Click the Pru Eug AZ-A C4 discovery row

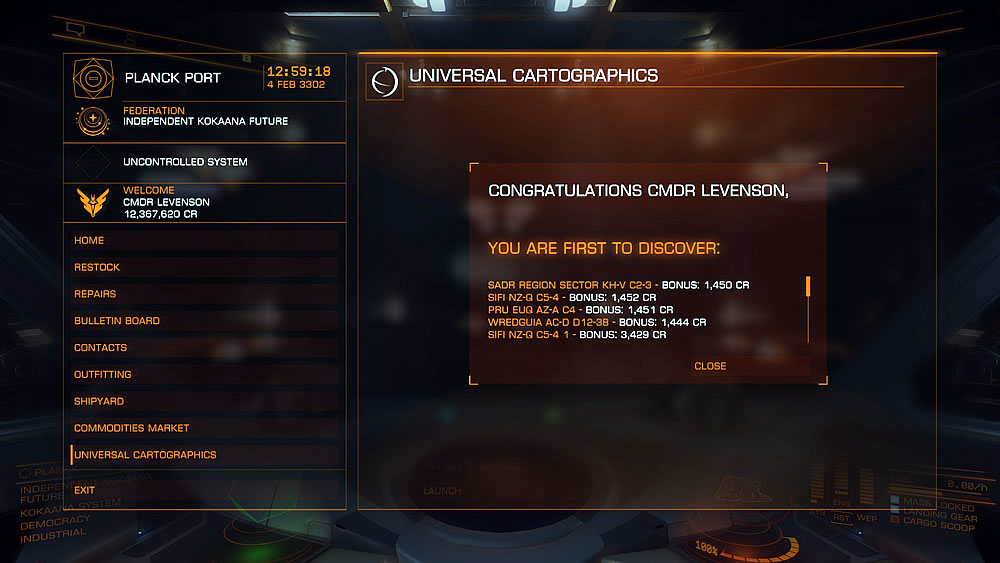pyautogui.click(x=580, y=310)
